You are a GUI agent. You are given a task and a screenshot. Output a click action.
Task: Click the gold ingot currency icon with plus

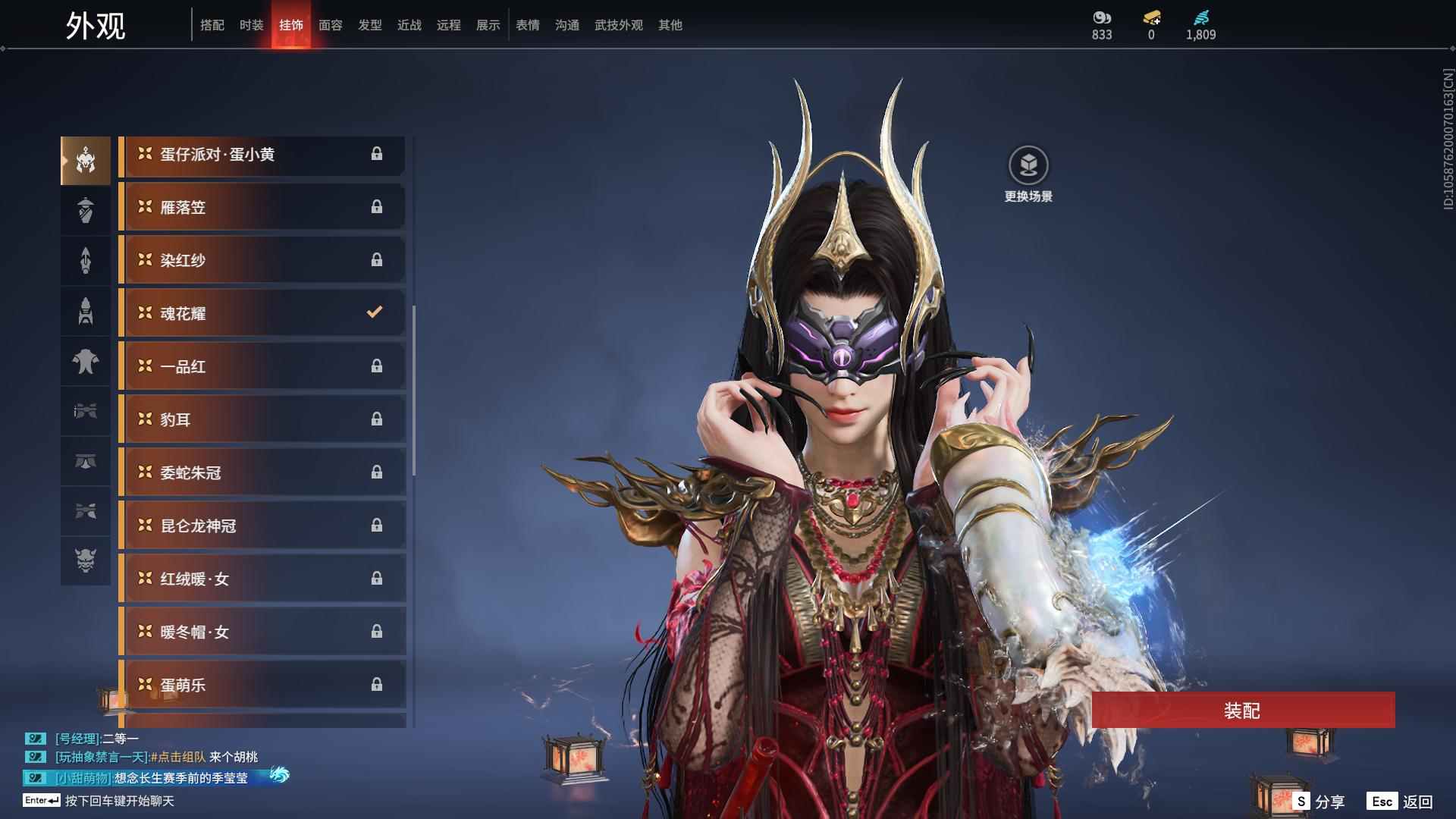click(x=1150, y=18)
